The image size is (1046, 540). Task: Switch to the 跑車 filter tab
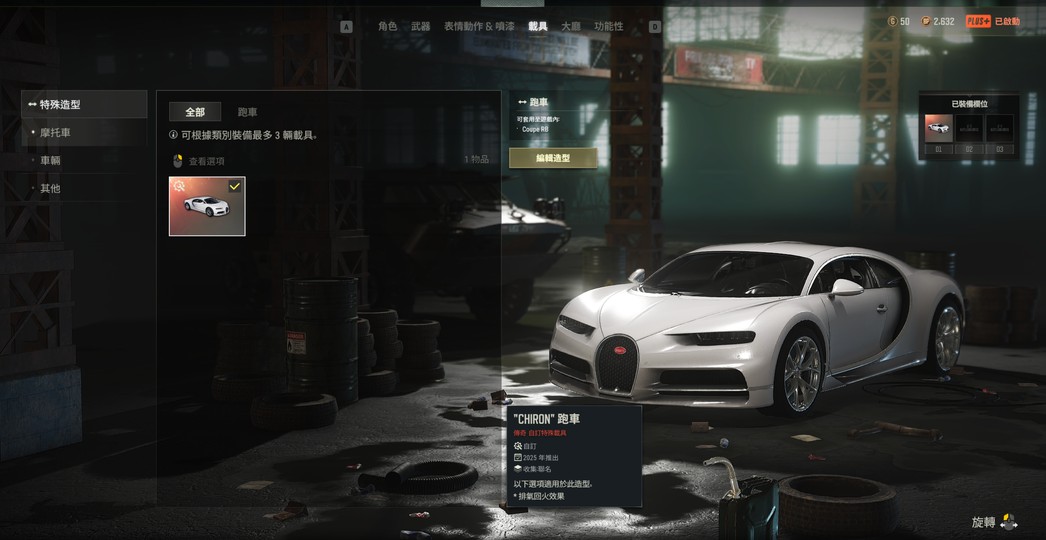247,112
